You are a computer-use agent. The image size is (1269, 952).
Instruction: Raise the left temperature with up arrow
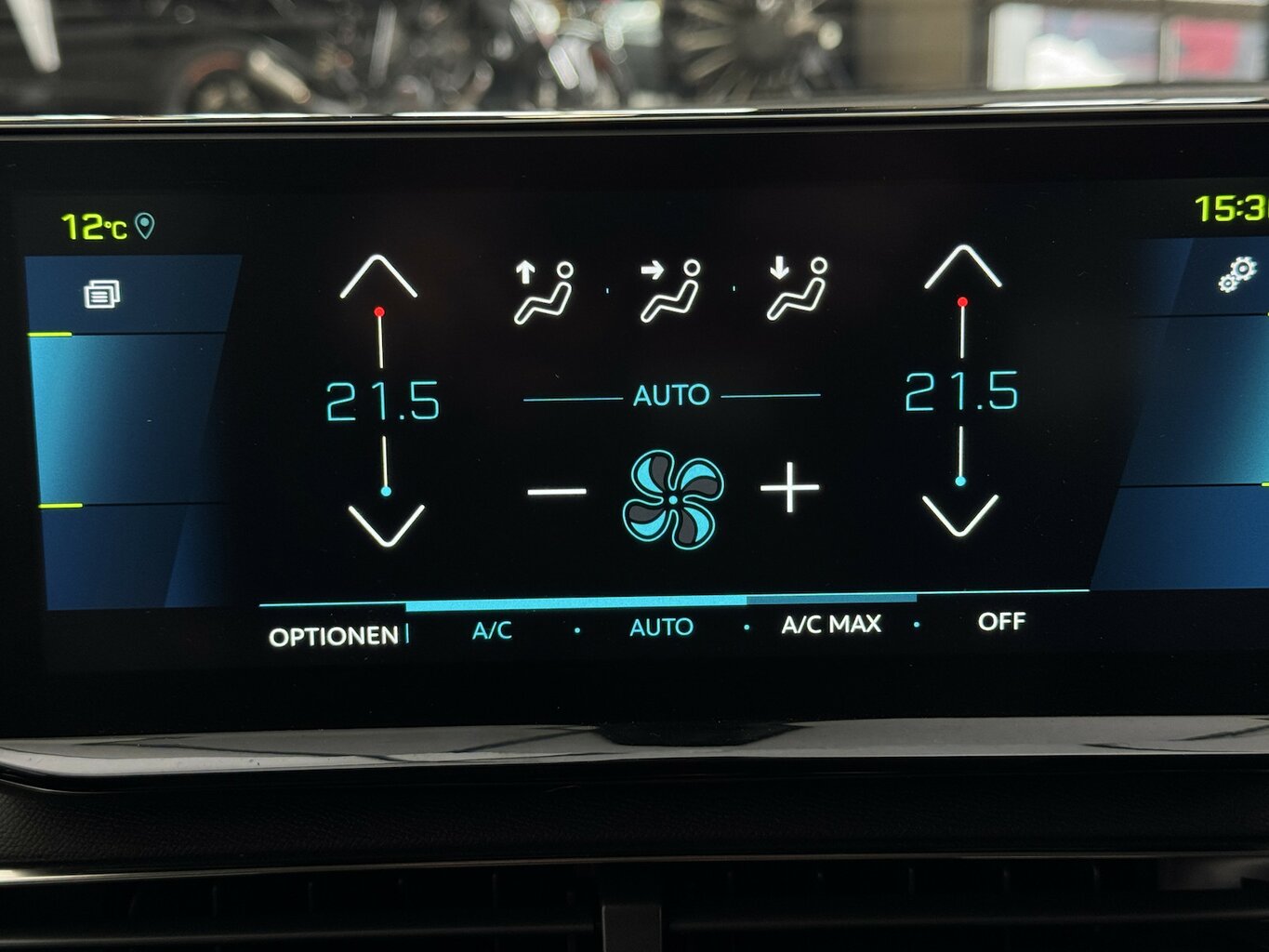coord(378,276)
